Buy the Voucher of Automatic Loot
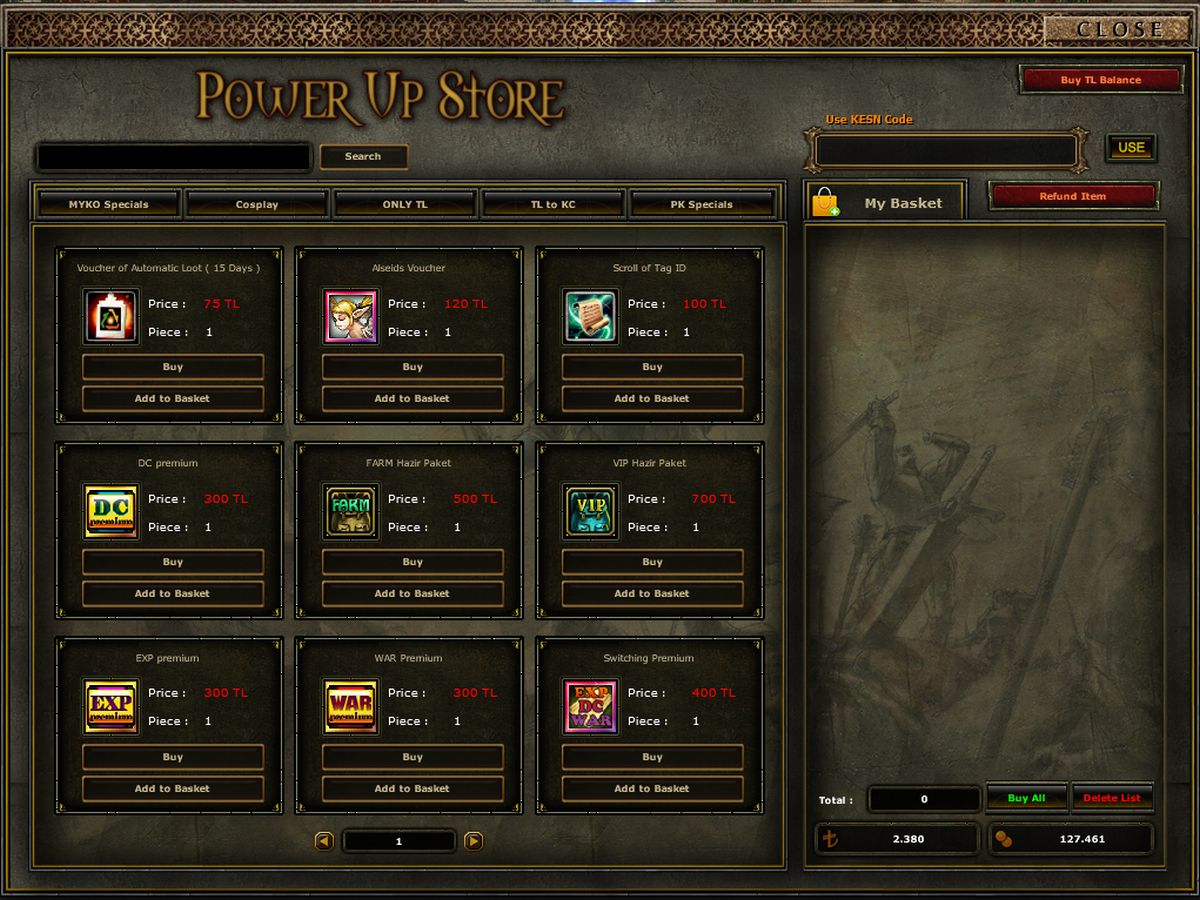Viewport: 1200px width, 900px height. tap(173, 367)
